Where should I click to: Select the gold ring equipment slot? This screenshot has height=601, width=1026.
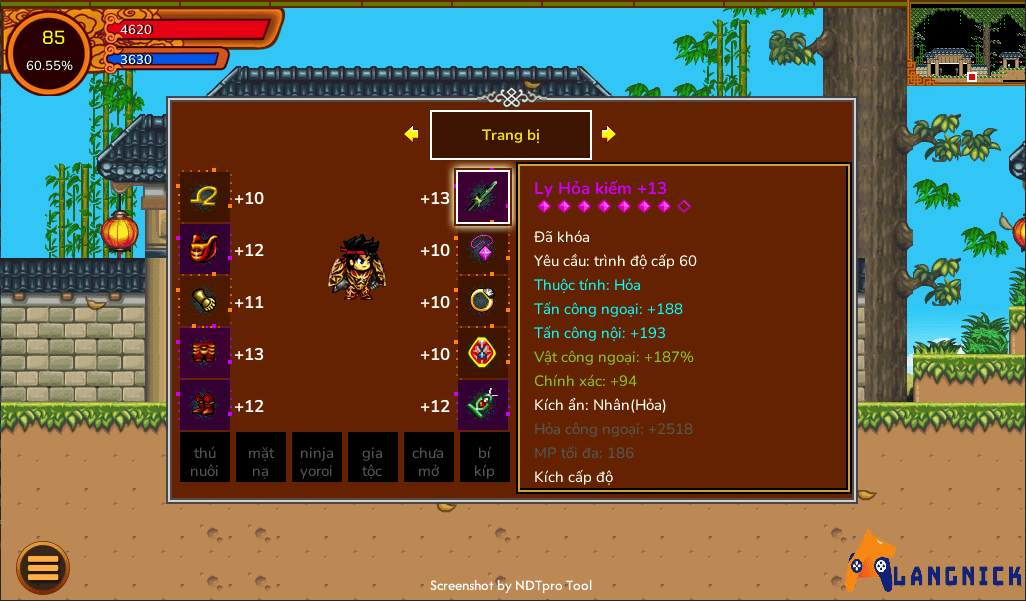click(x=483, y=301)
